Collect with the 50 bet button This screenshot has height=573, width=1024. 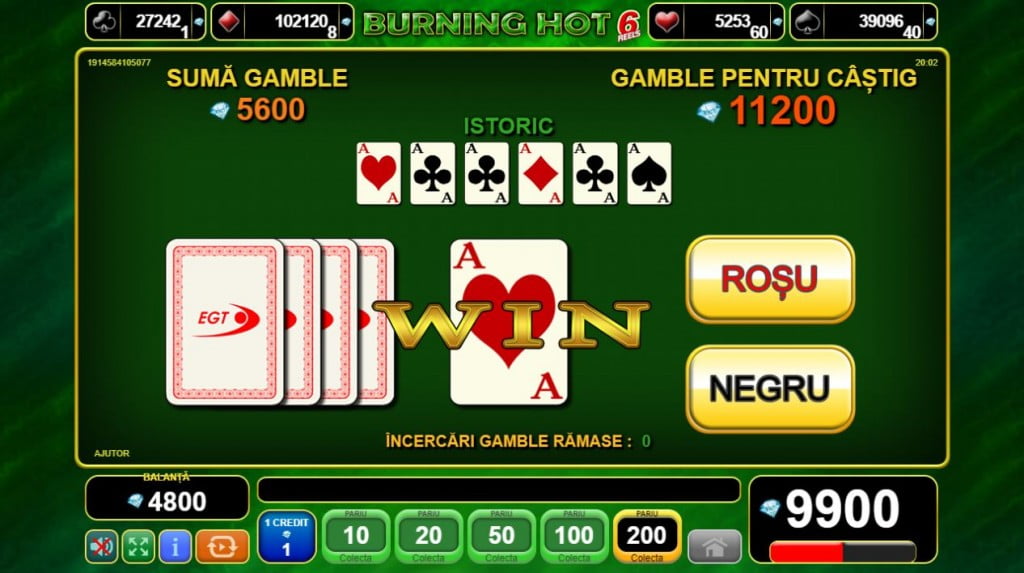pyautogui.click(x=501, y=537)
